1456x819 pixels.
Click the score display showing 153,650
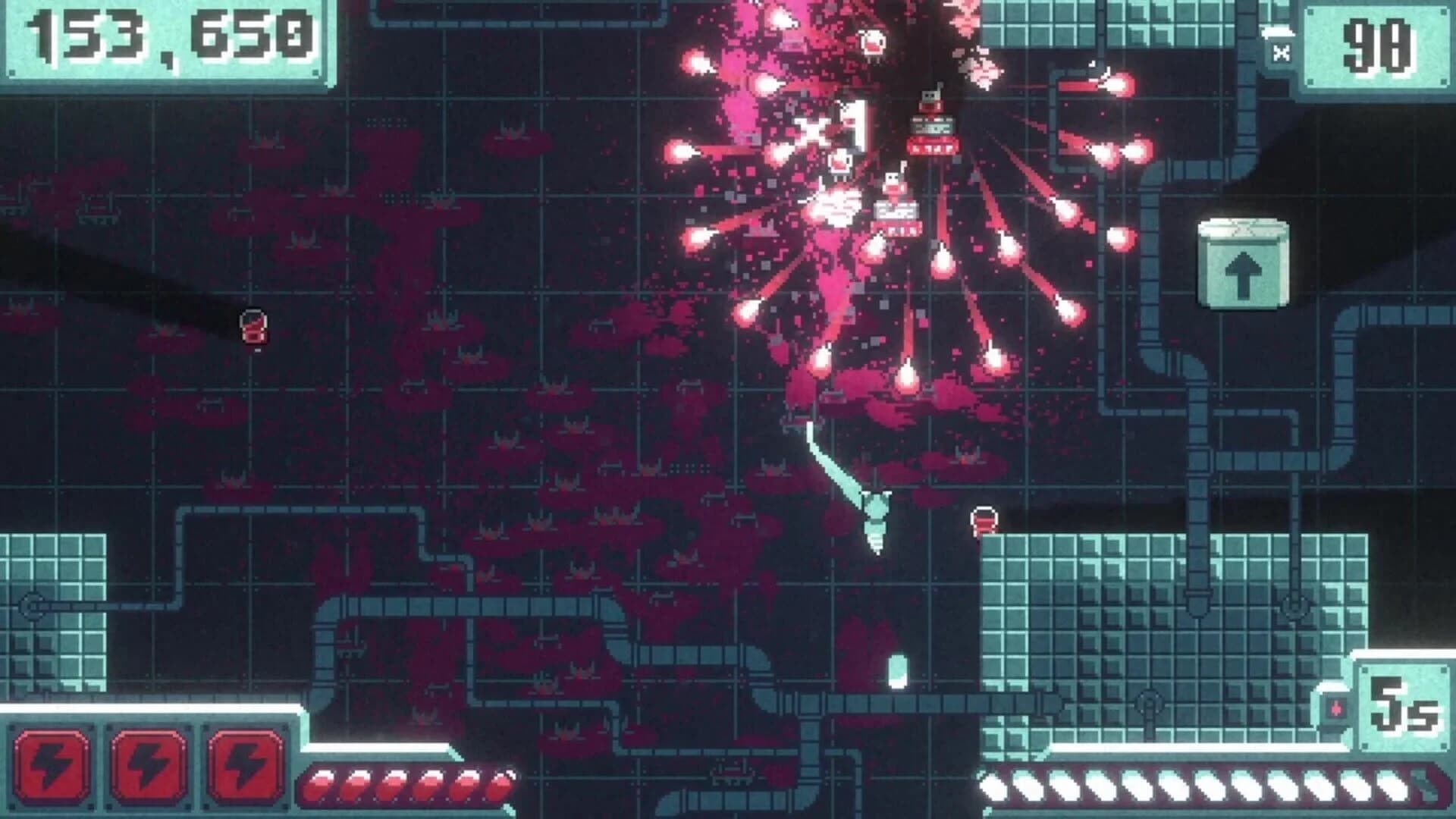165,39
